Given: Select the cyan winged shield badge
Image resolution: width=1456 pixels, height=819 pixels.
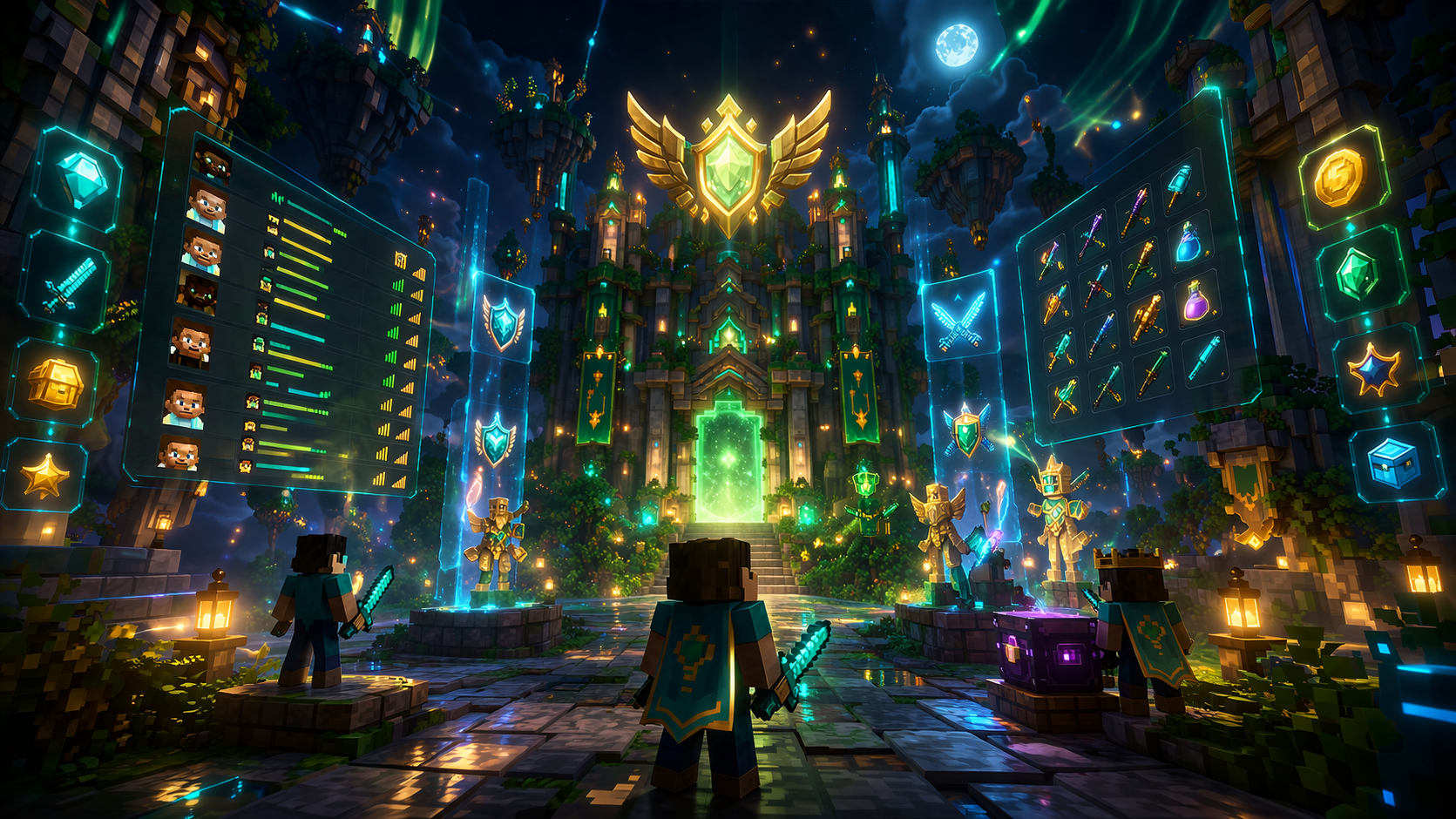Looking at the screenshot, I should (x=503, y=322).
